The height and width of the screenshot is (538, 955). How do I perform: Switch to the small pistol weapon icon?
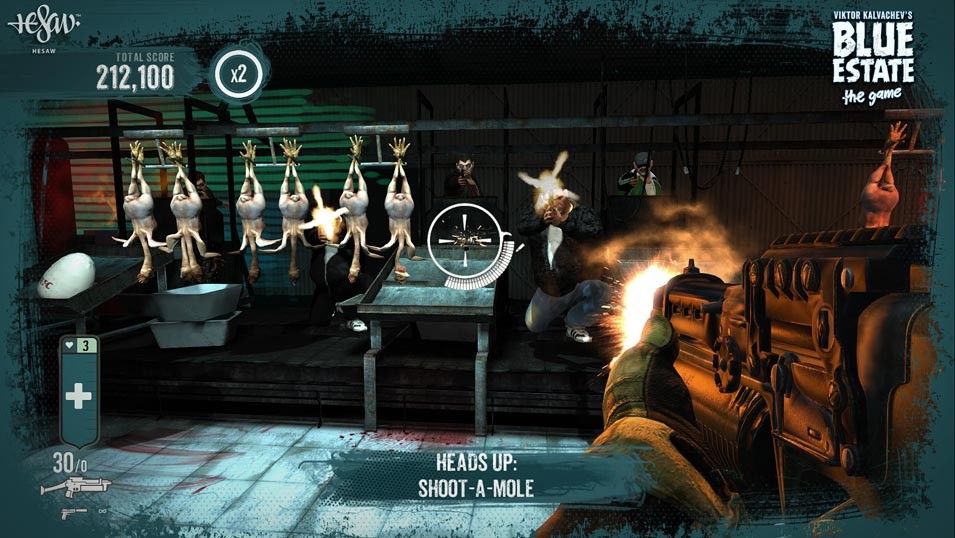[74, 512]
